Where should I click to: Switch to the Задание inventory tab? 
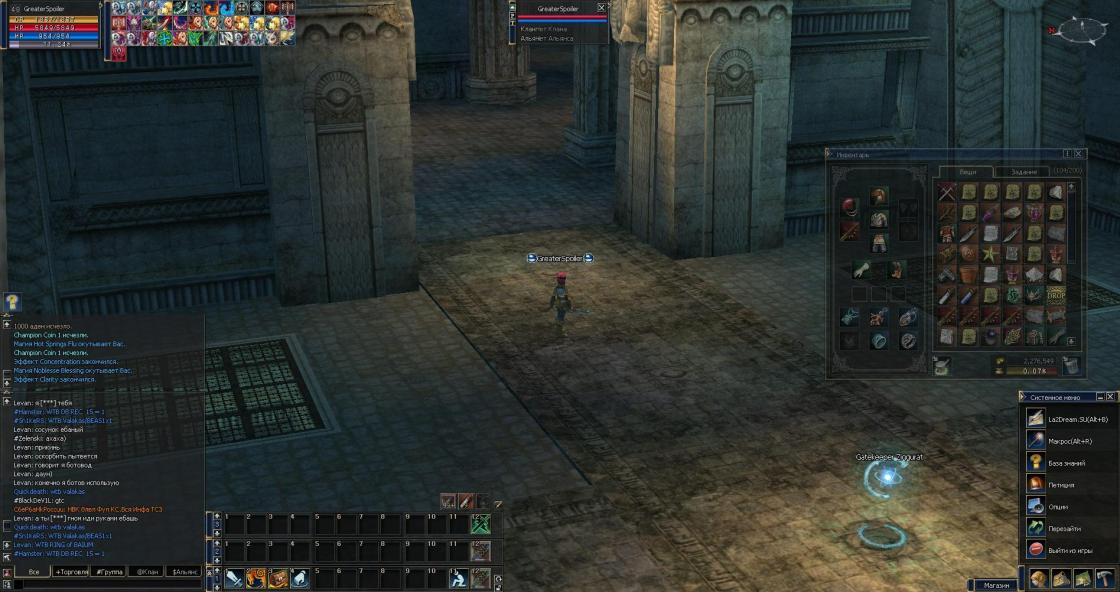[1024, 171]
